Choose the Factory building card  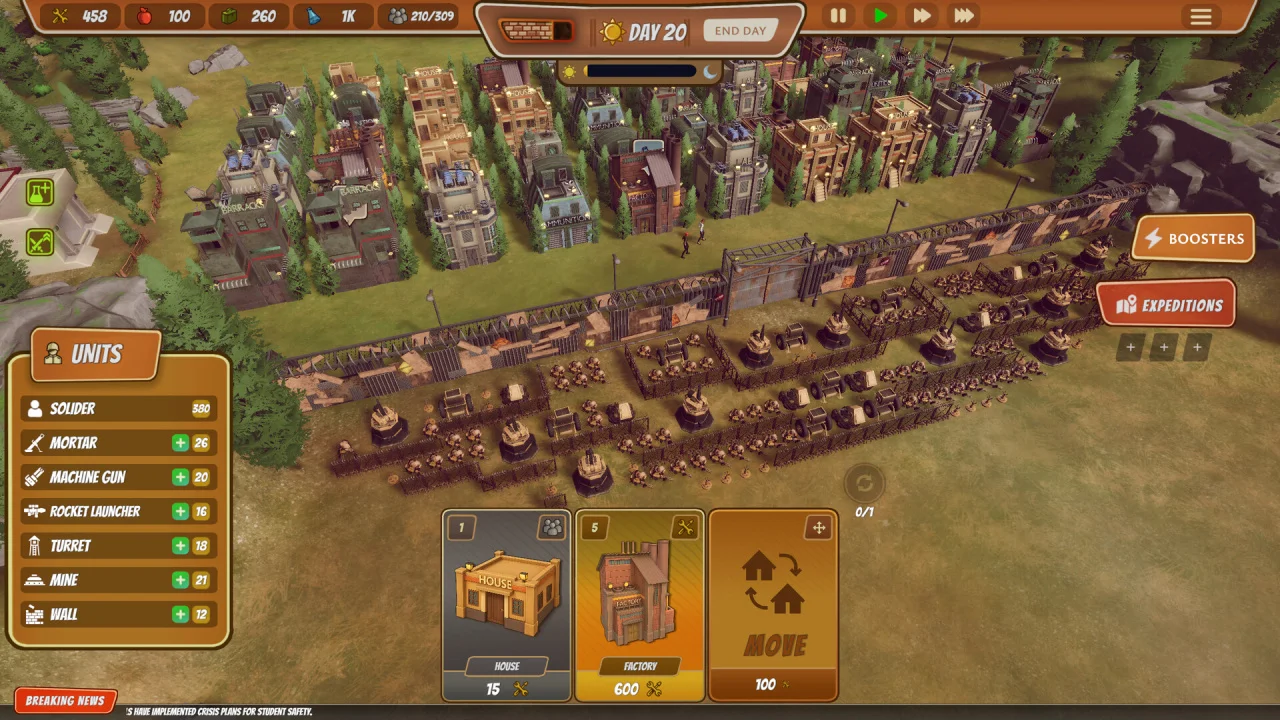[640, 605]
